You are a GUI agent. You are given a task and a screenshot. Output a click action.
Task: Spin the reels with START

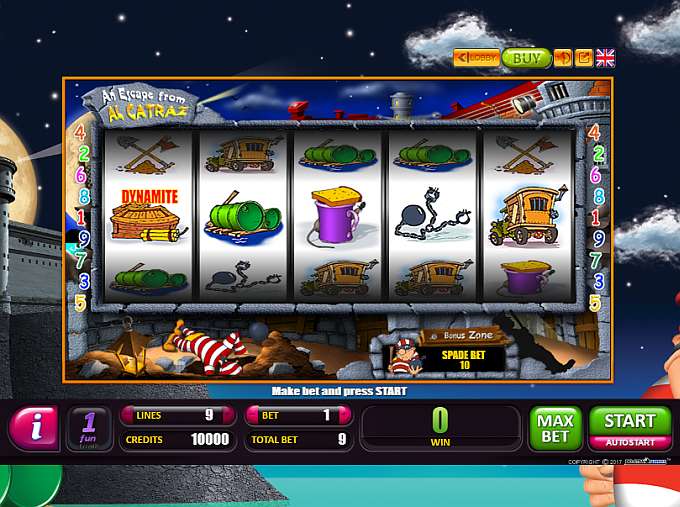point(630,421)
